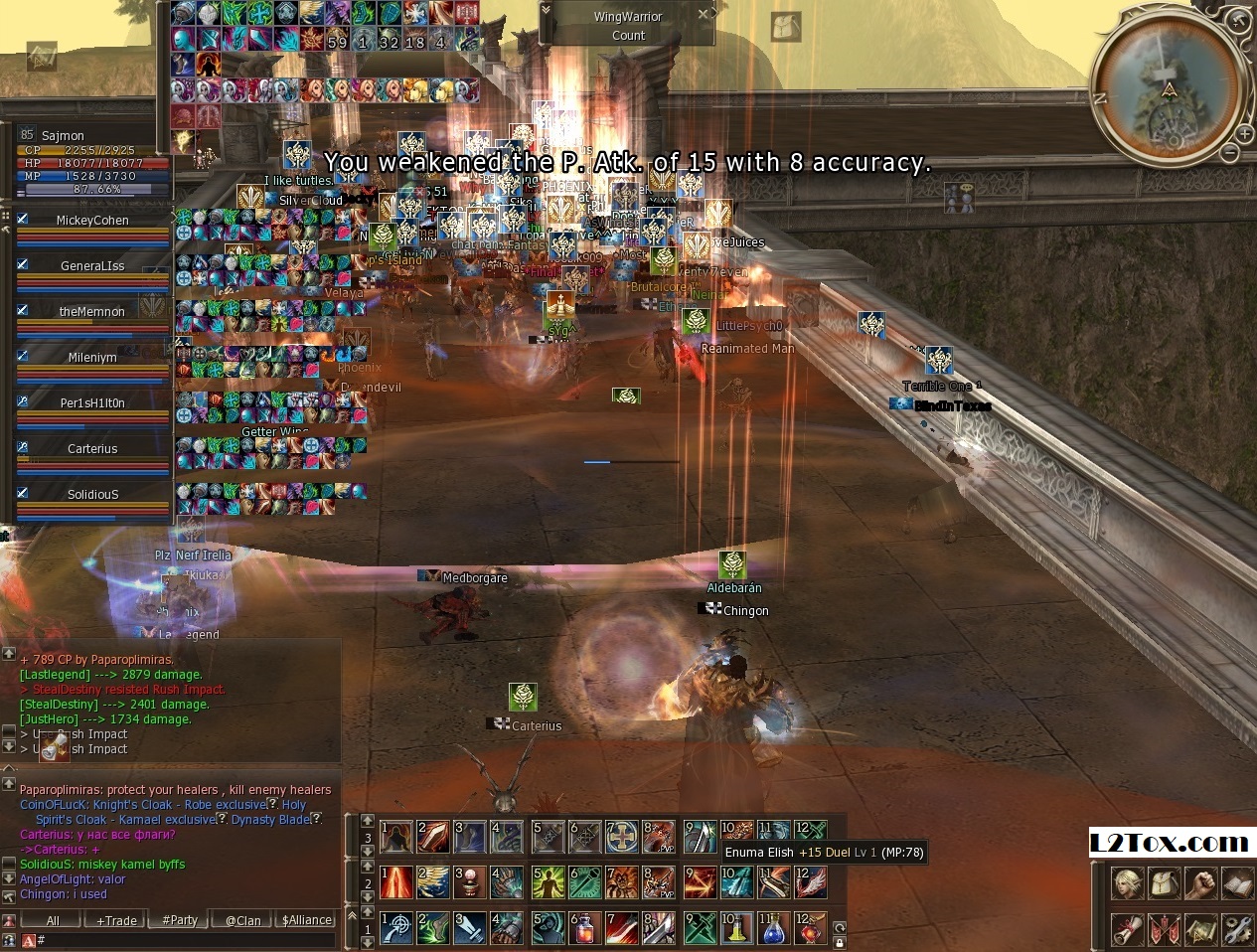1257x952 pixels.
Task: Open the +Trade chat tab
Action: pyautogui.click(x=116, y=920)
